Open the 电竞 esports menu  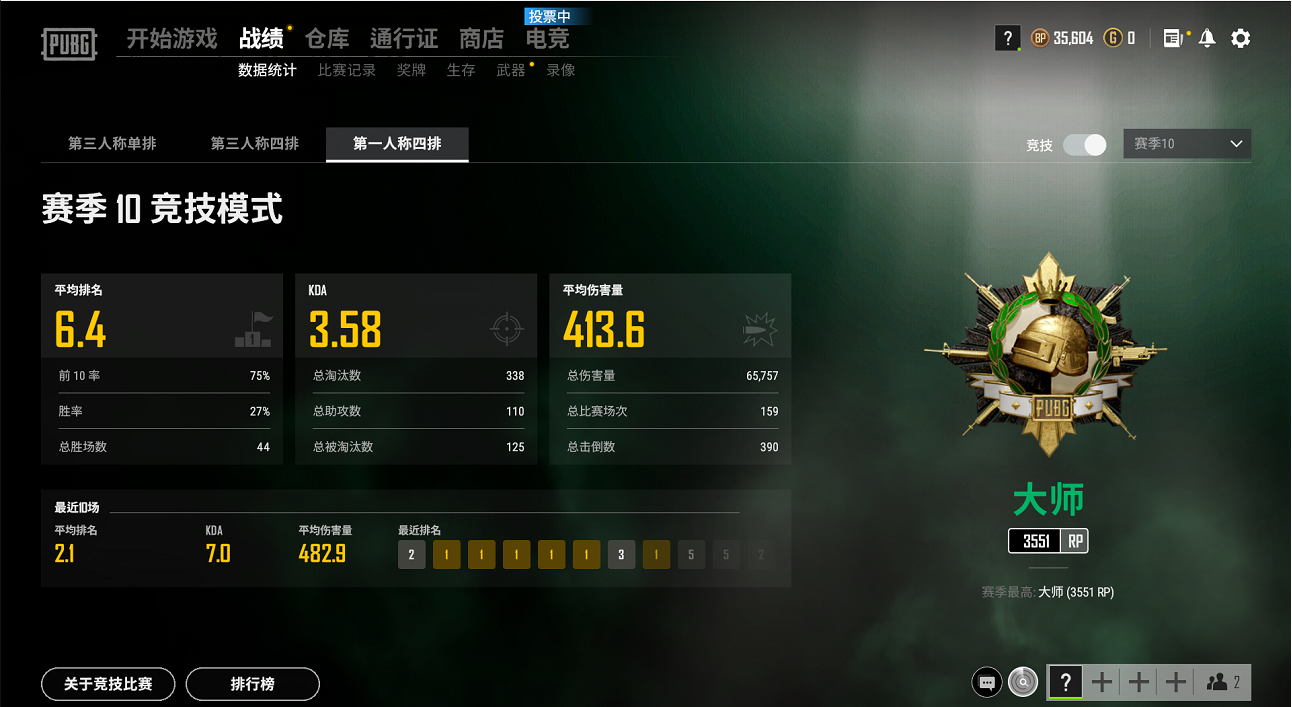coord(547,39)
